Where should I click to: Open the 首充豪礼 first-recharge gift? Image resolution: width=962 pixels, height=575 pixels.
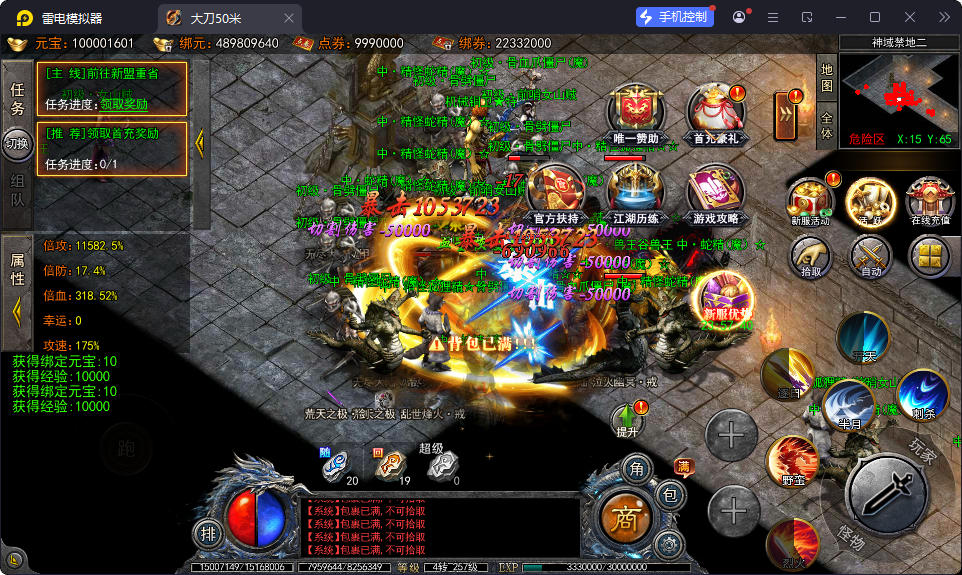[x=713, y=110]
